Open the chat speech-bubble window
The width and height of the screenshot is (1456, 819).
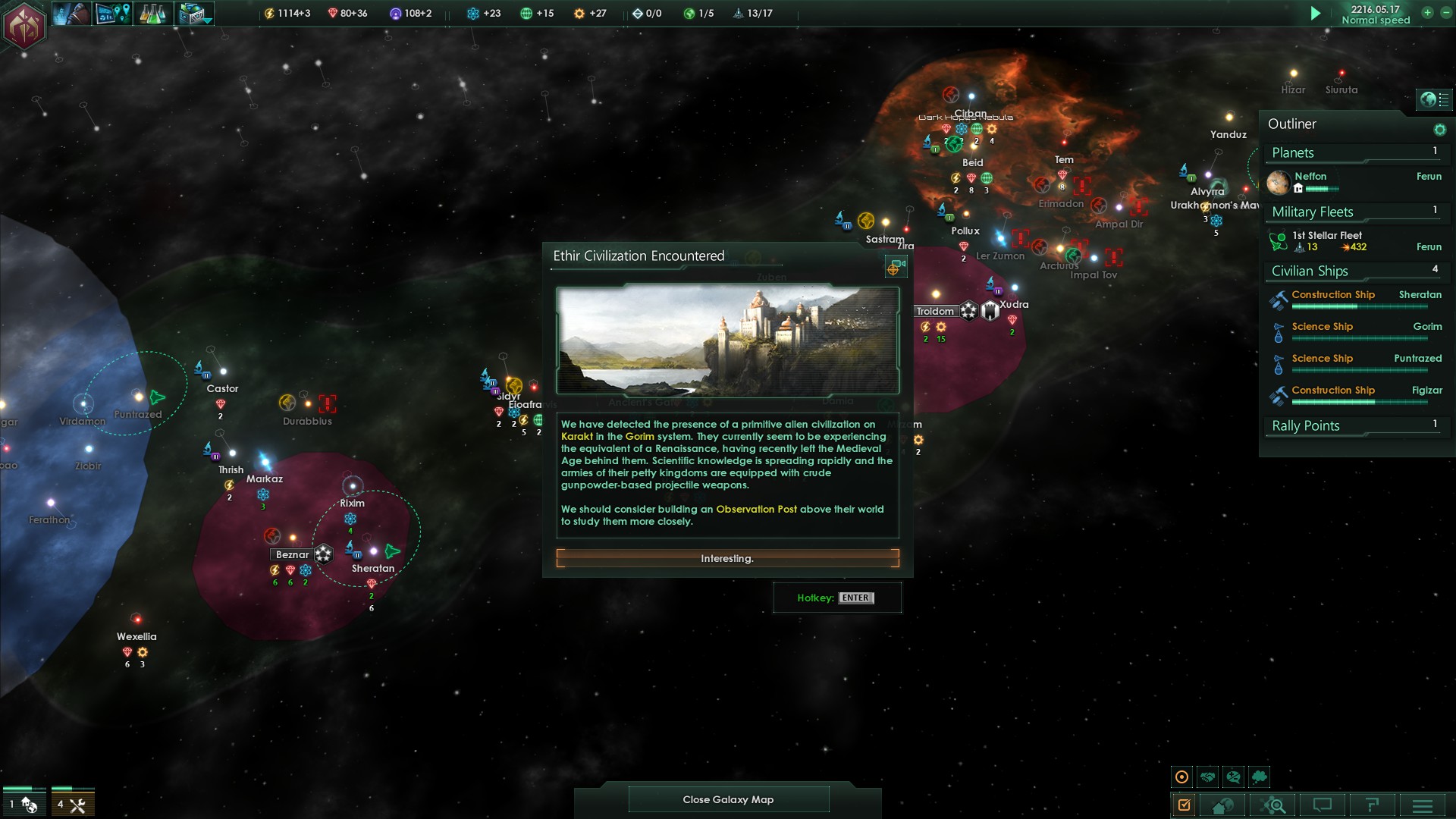click(1323, 805)
